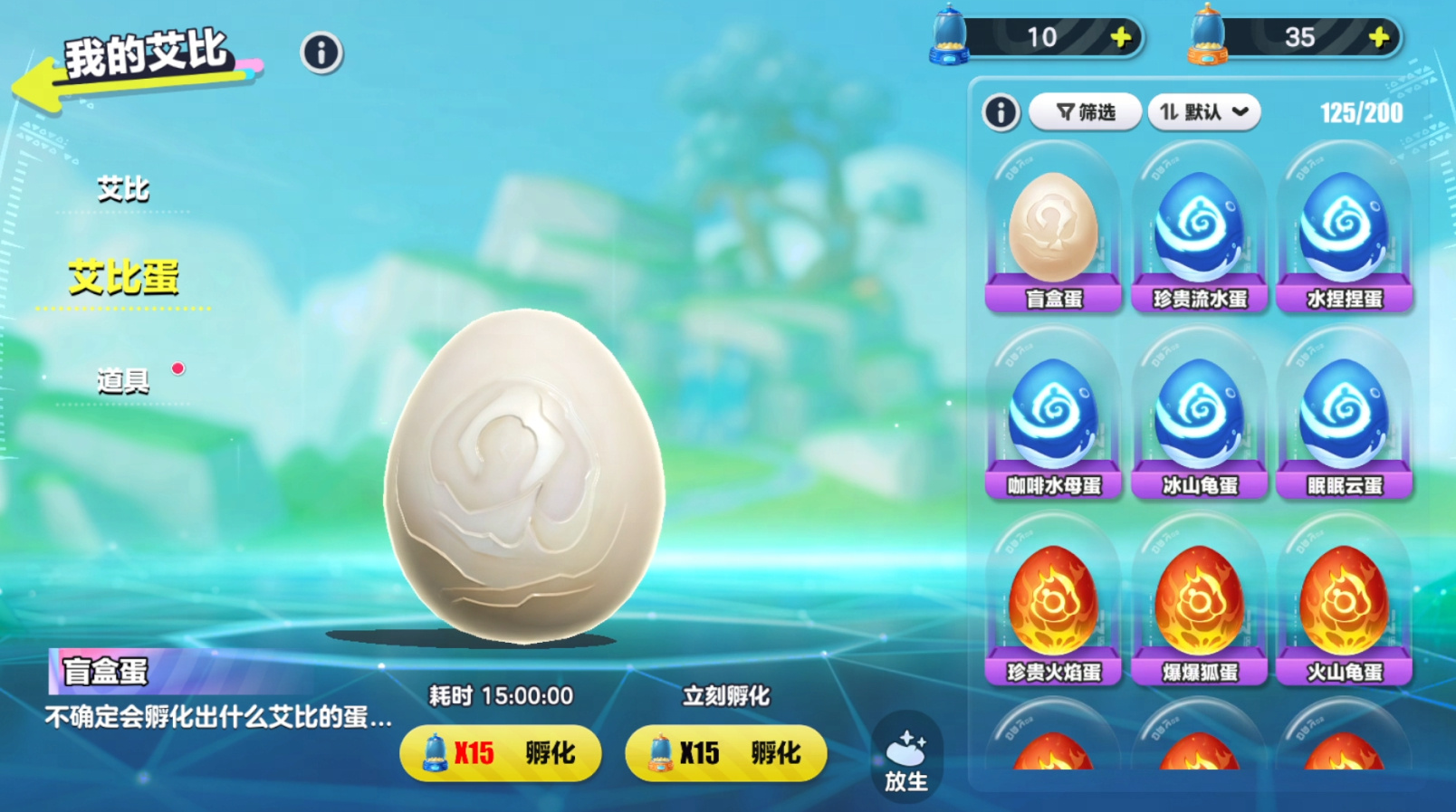
Task: Open the info icon in the egg list panel
Action: pyautogui.click(x=1001, y=111)
